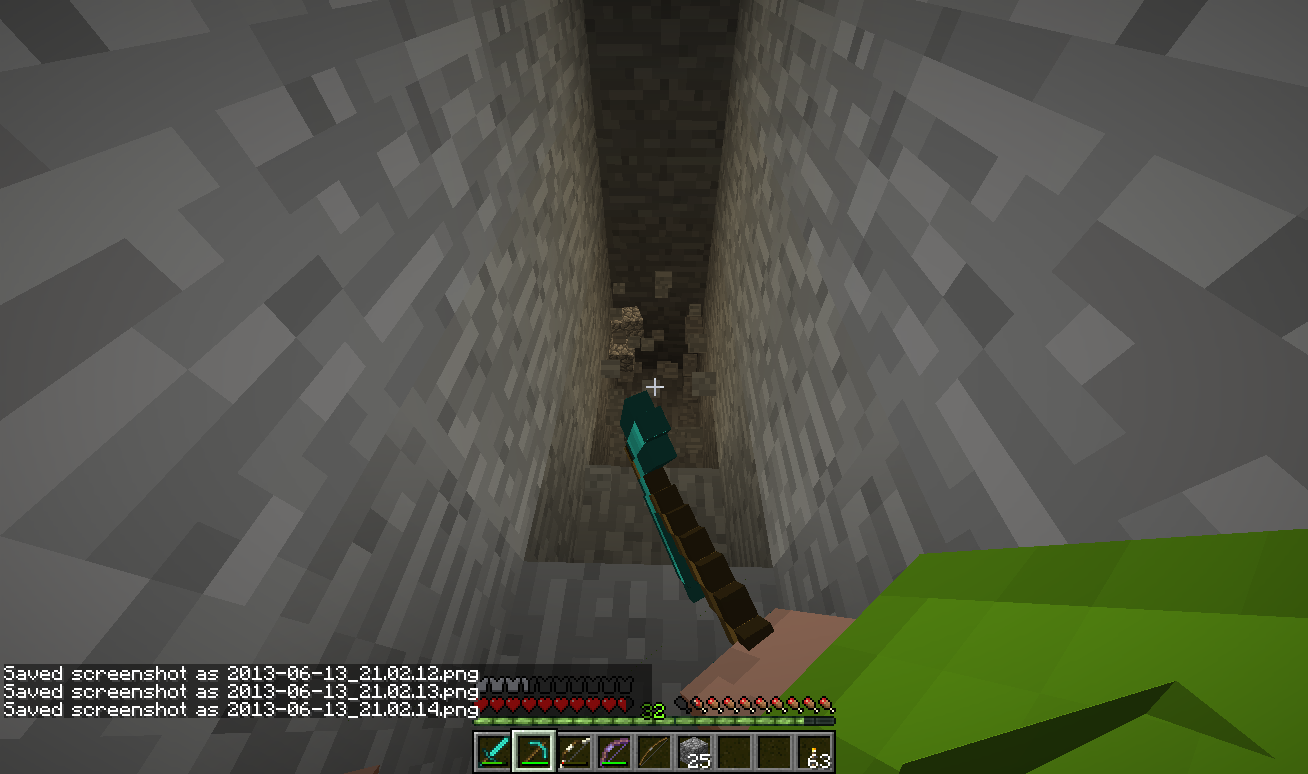This screenshot has height=774, width=1308.
Task: Select the fishing rod in the hotbar
Action: coord(652,750)
